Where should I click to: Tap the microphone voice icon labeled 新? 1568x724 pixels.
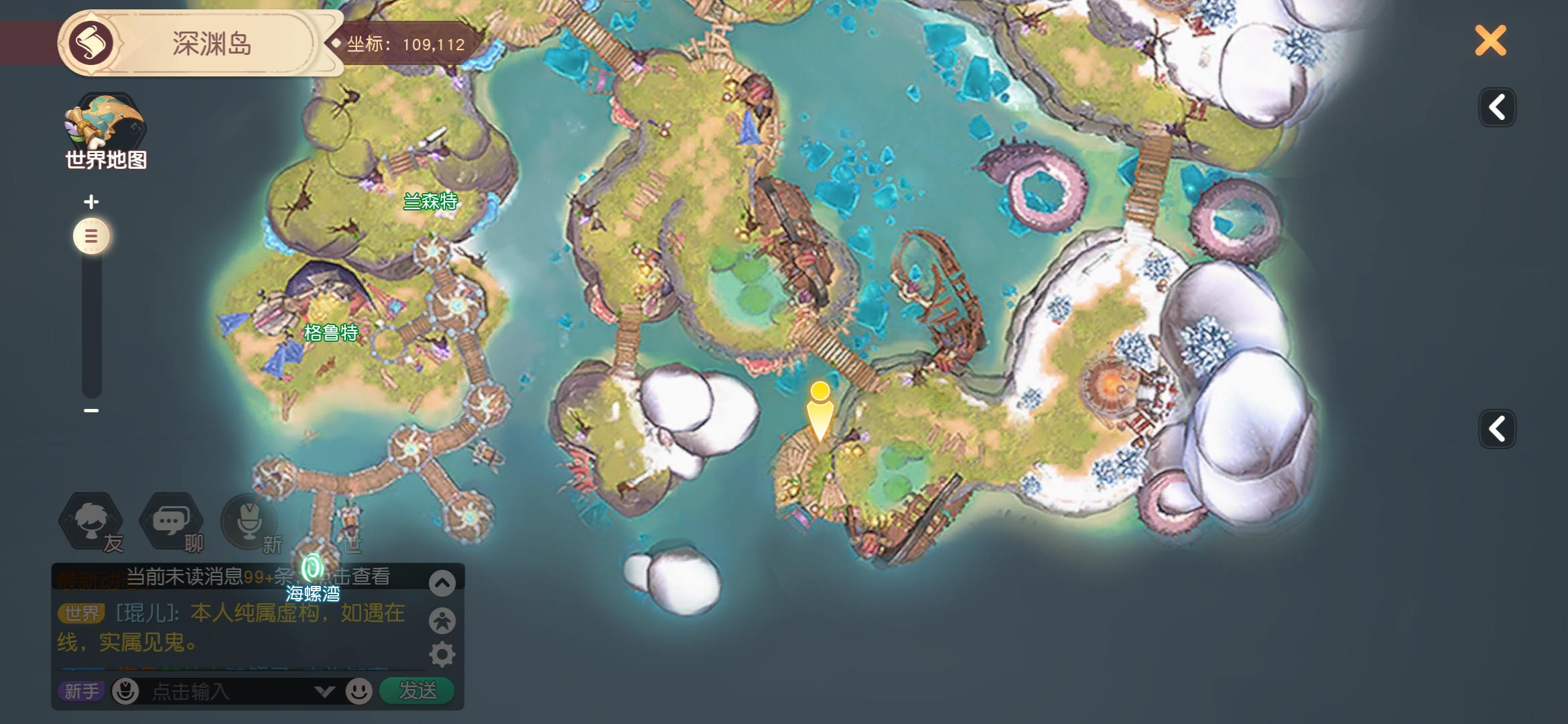[249, 522]
